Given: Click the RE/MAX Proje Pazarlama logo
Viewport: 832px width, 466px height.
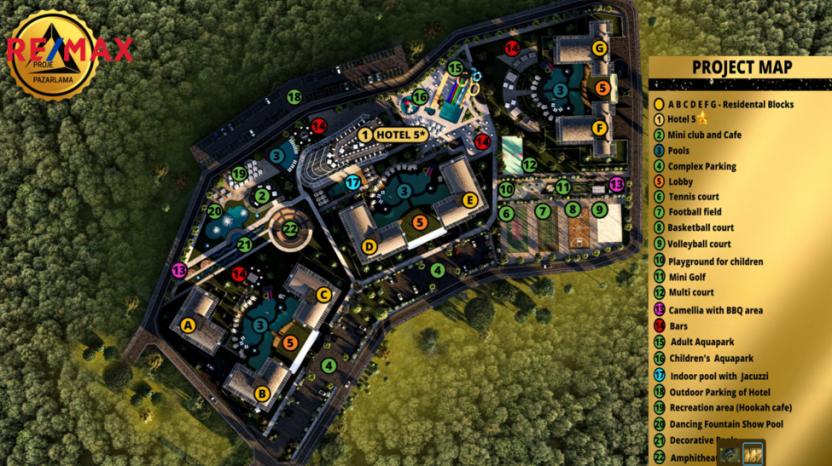Looking at the screenshot, I should (62, 53).
